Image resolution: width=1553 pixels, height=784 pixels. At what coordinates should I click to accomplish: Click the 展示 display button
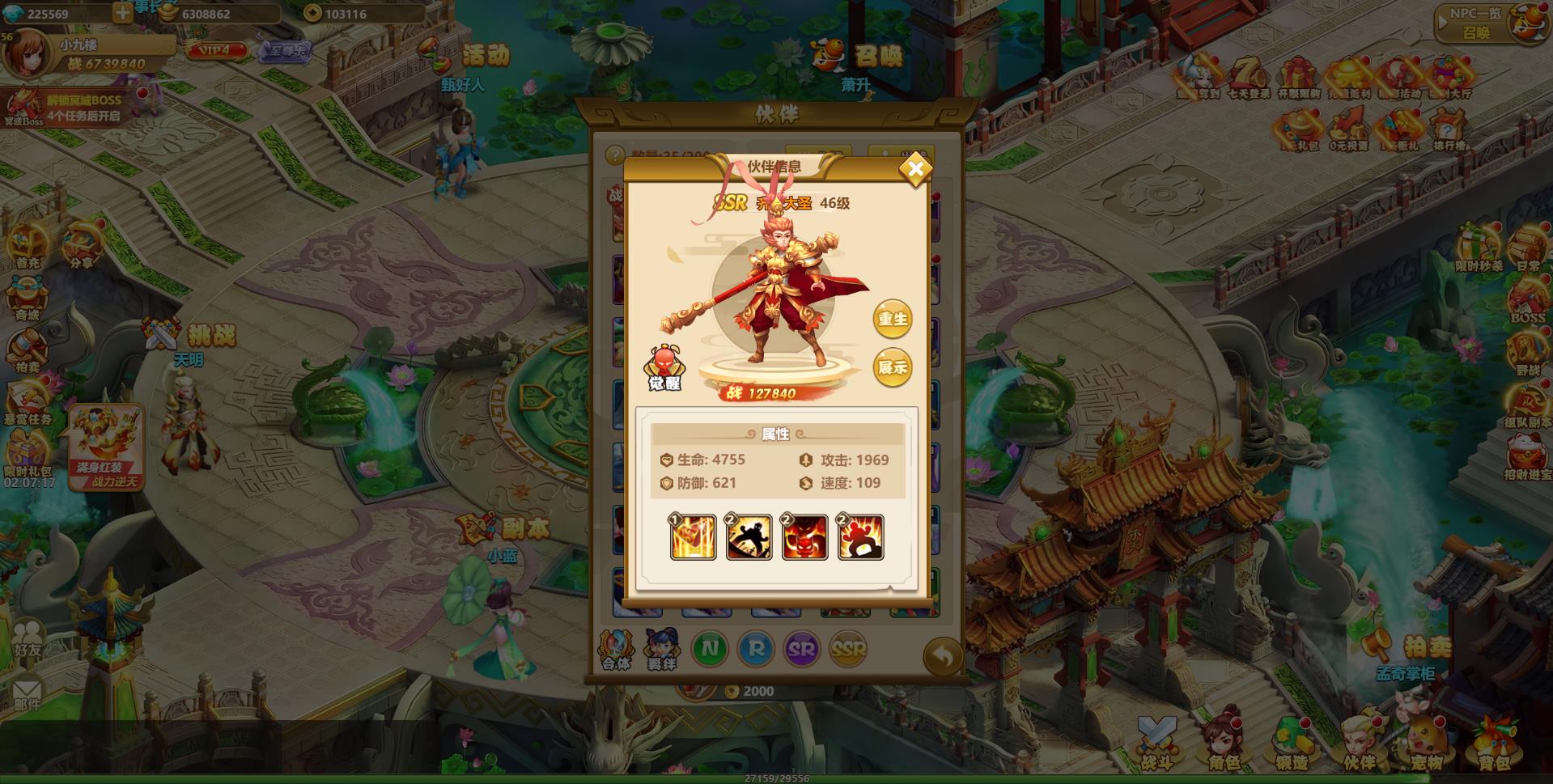pos(893,366)
